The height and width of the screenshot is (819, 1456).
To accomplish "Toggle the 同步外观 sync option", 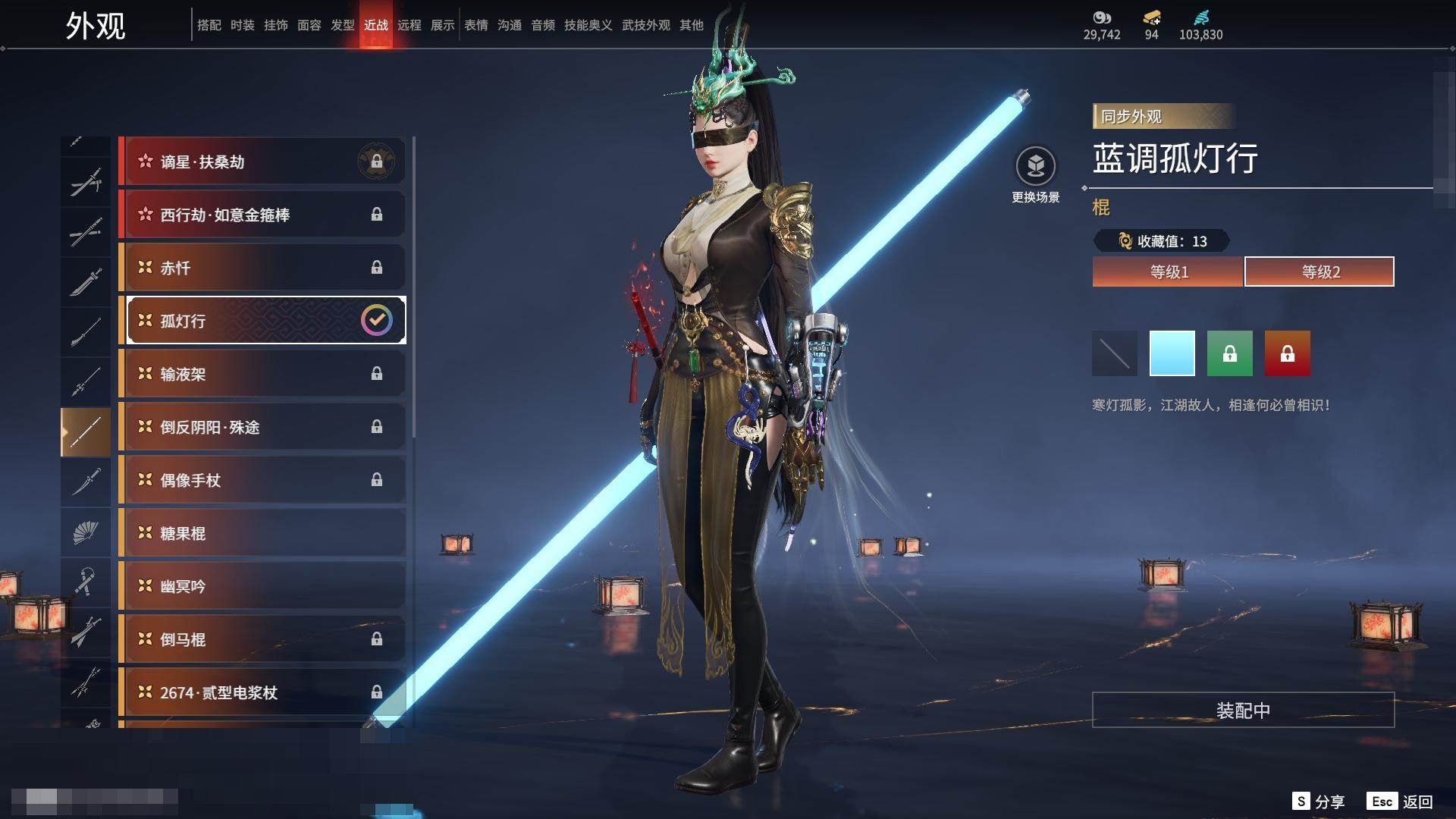I will click(x=1163, y=117).
